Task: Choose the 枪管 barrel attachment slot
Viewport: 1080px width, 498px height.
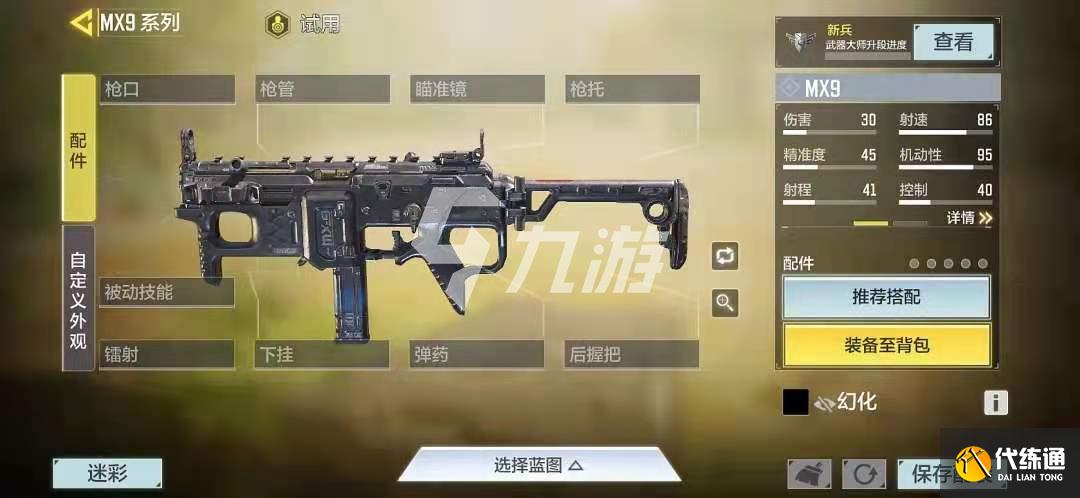Action: (x=322, y=89)
